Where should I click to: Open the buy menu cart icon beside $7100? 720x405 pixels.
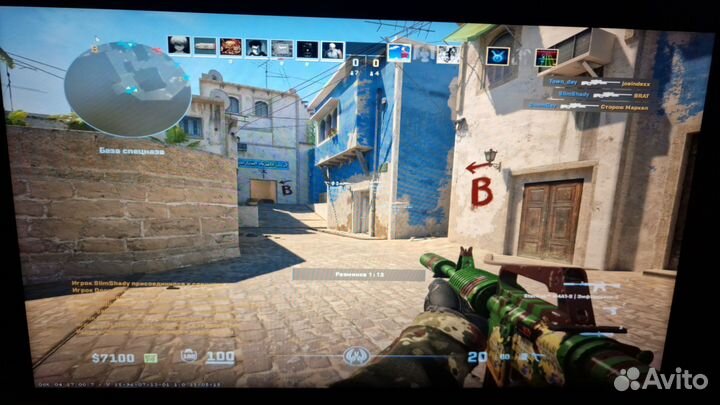151,357
